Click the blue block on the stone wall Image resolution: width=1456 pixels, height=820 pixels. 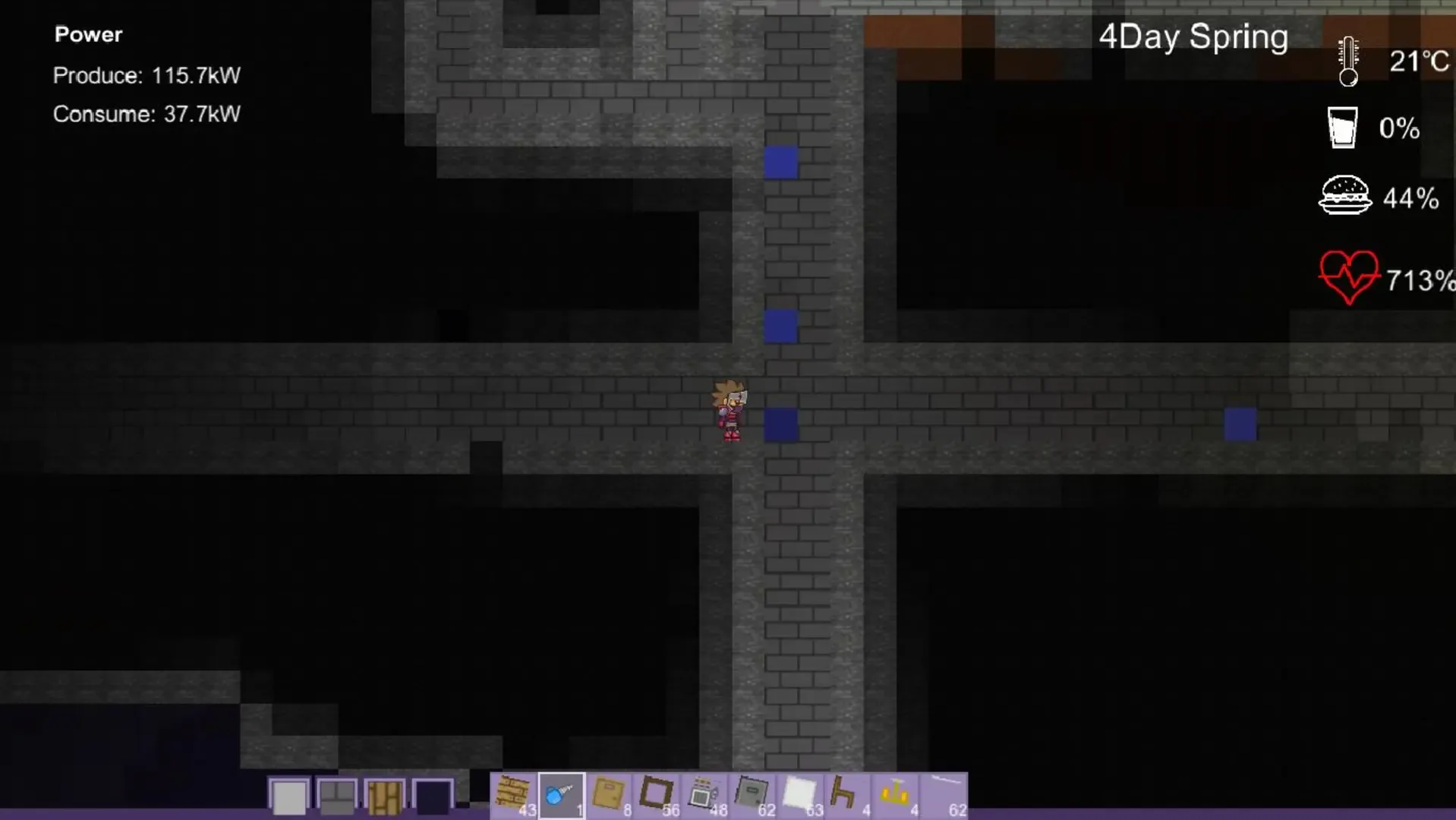click(783, 427)
